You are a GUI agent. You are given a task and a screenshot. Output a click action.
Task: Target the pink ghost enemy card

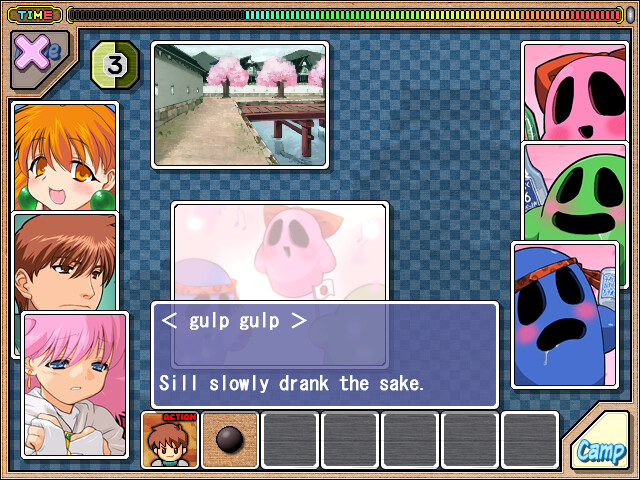tap(574, 92)
